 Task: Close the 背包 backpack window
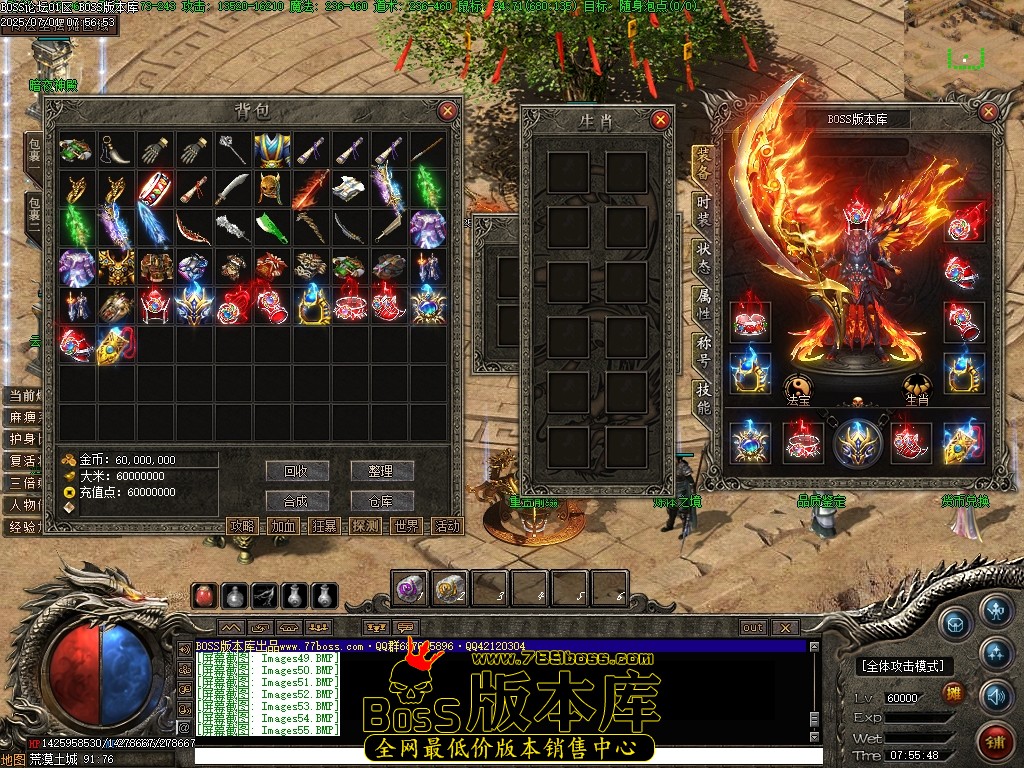pyautogui.click(x=447, y=111)
